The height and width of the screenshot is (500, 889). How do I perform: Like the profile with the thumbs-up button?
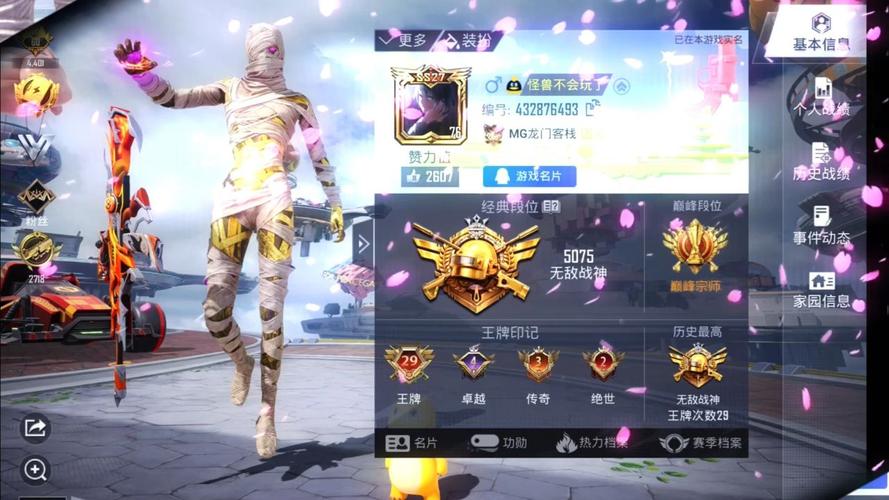point(428,176)
